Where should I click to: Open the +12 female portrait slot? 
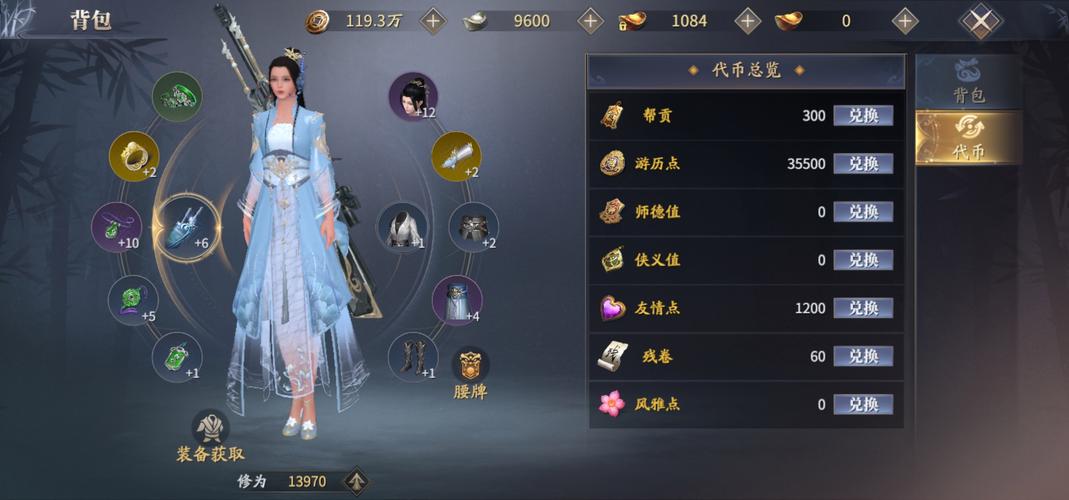[412, 97]
